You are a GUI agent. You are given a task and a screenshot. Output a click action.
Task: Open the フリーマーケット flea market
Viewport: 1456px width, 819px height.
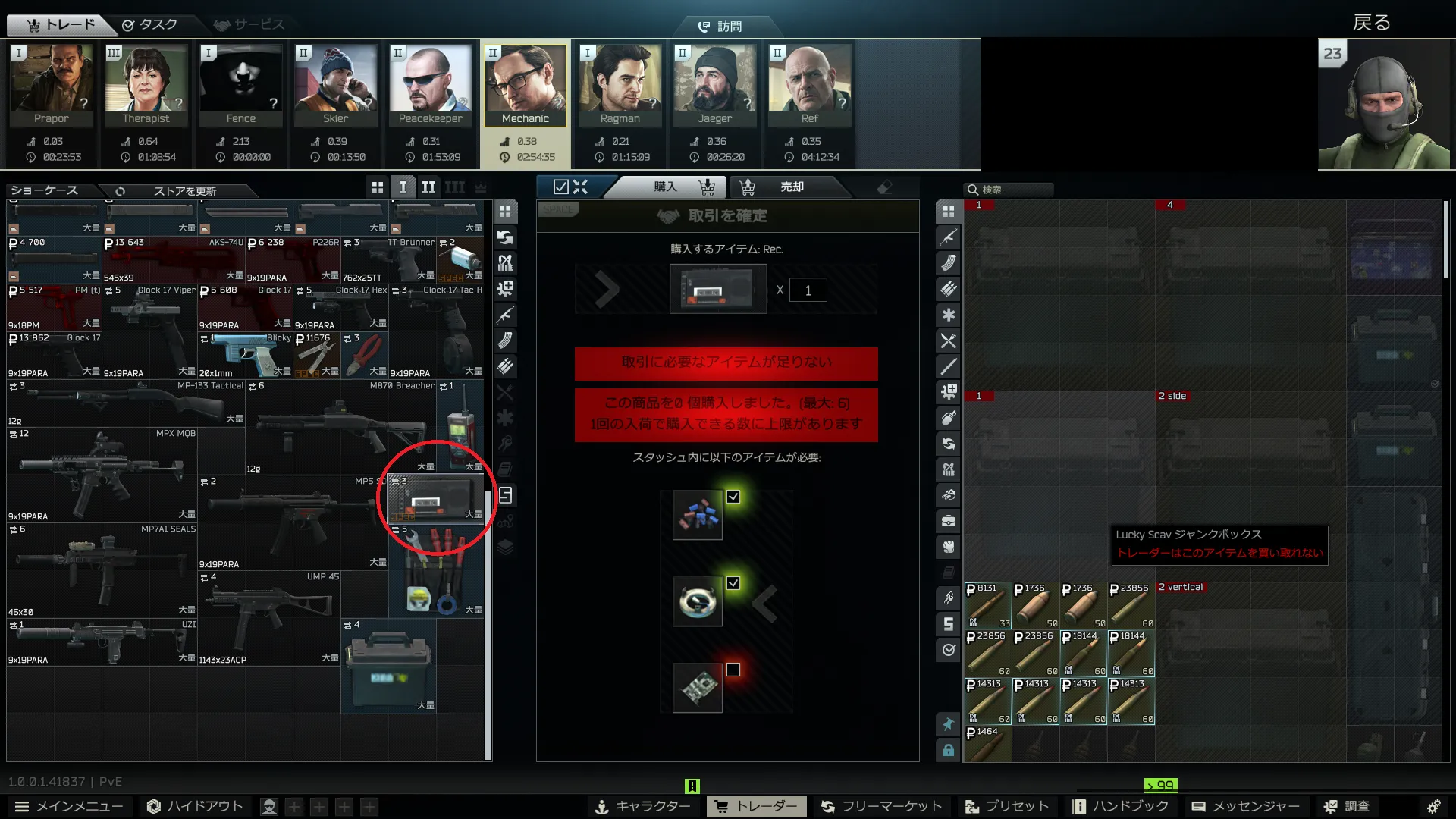pyautogui.click(x=882, y=806)
